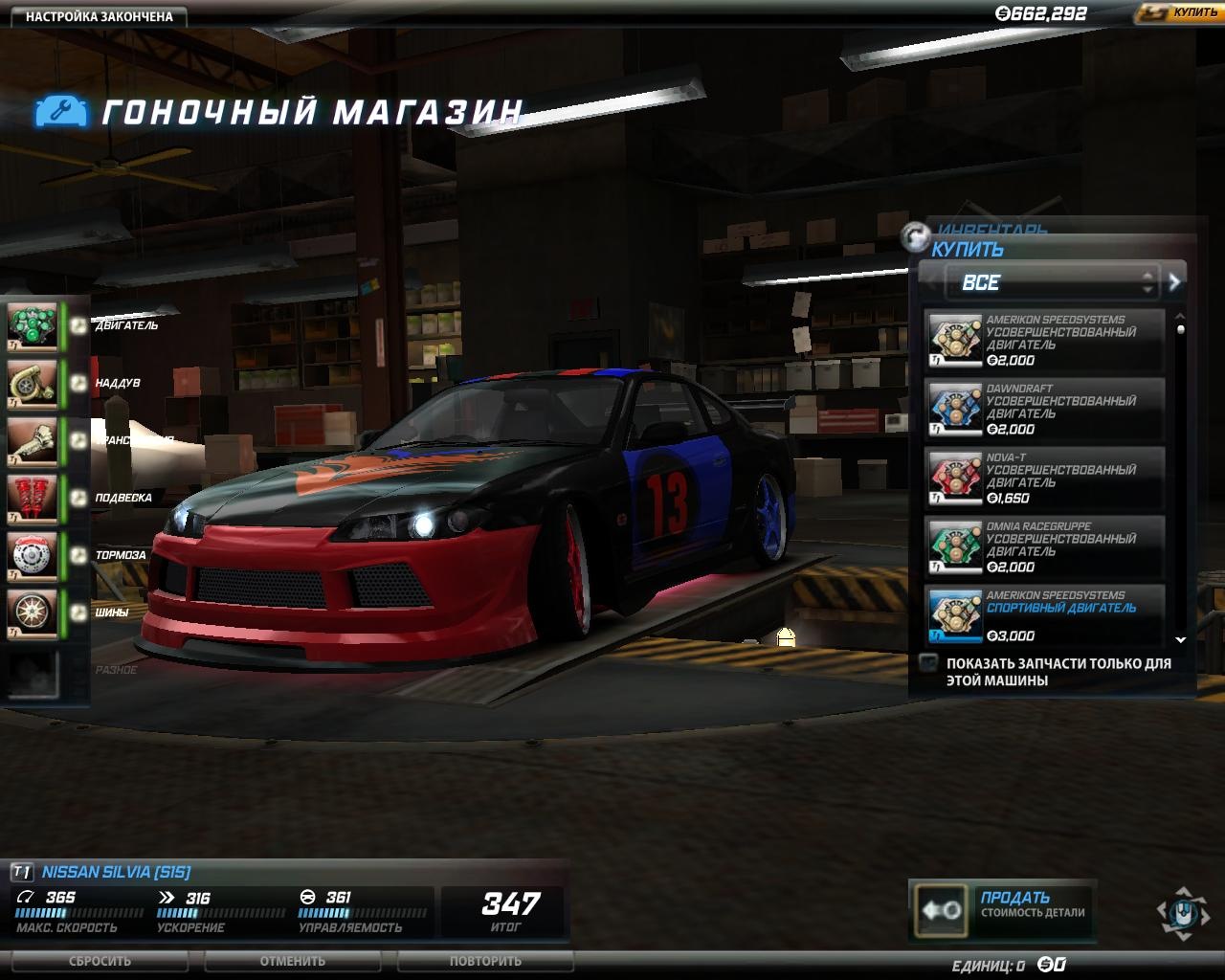
Task: Select the Nova-T engine for 1,650
Action: pyautogui.click(x=1043, y=478)
